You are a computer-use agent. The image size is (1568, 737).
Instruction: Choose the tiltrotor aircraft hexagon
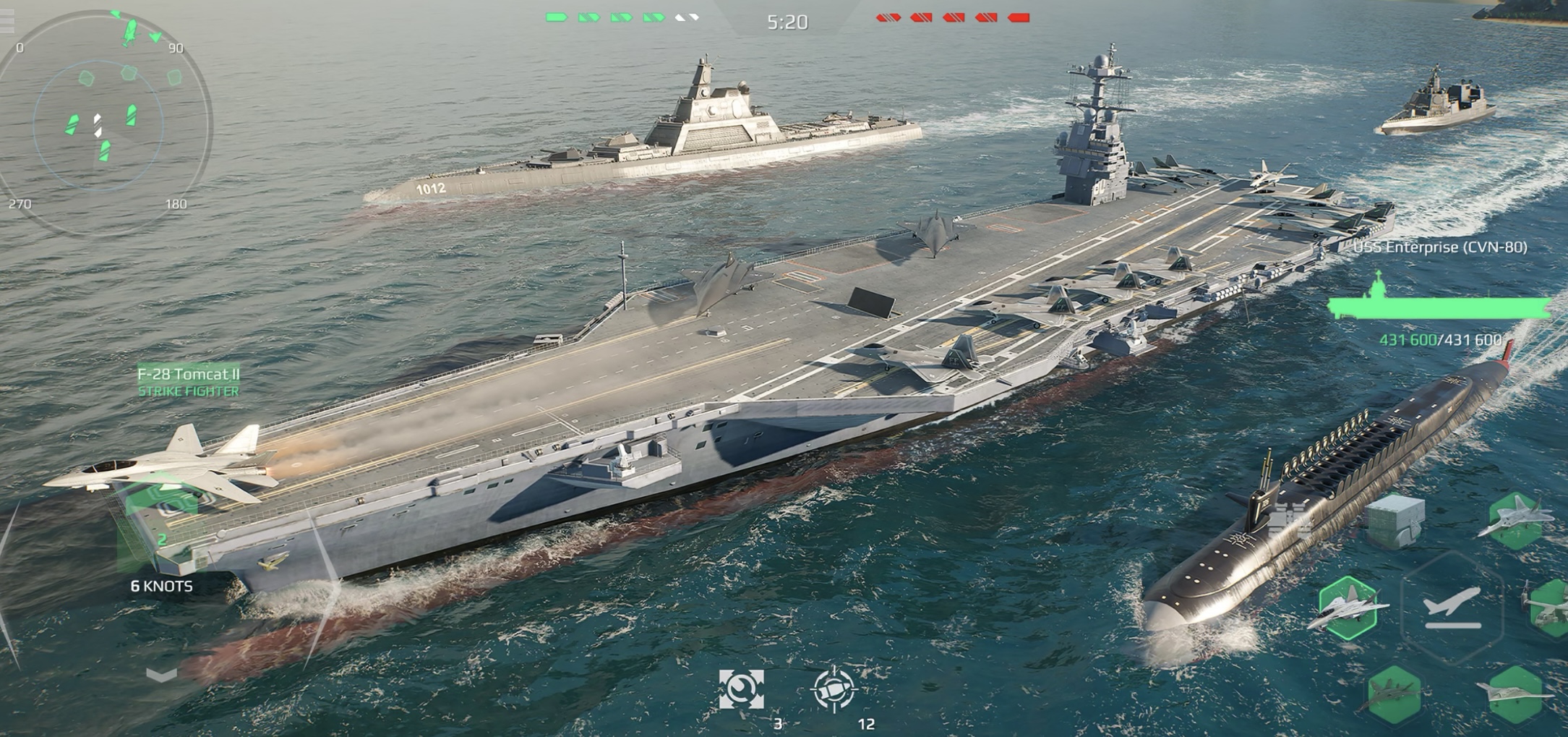coord(1551,608)
